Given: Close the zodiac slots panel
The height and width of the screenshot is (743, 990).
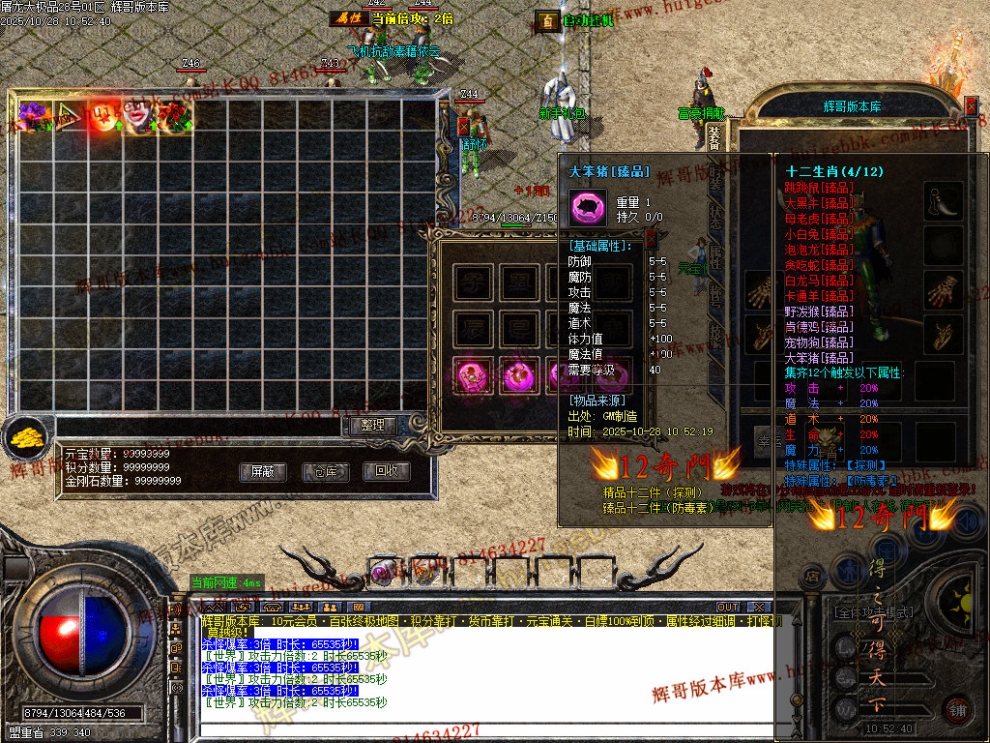Looking at the screenshot, I should coord(651,238).
